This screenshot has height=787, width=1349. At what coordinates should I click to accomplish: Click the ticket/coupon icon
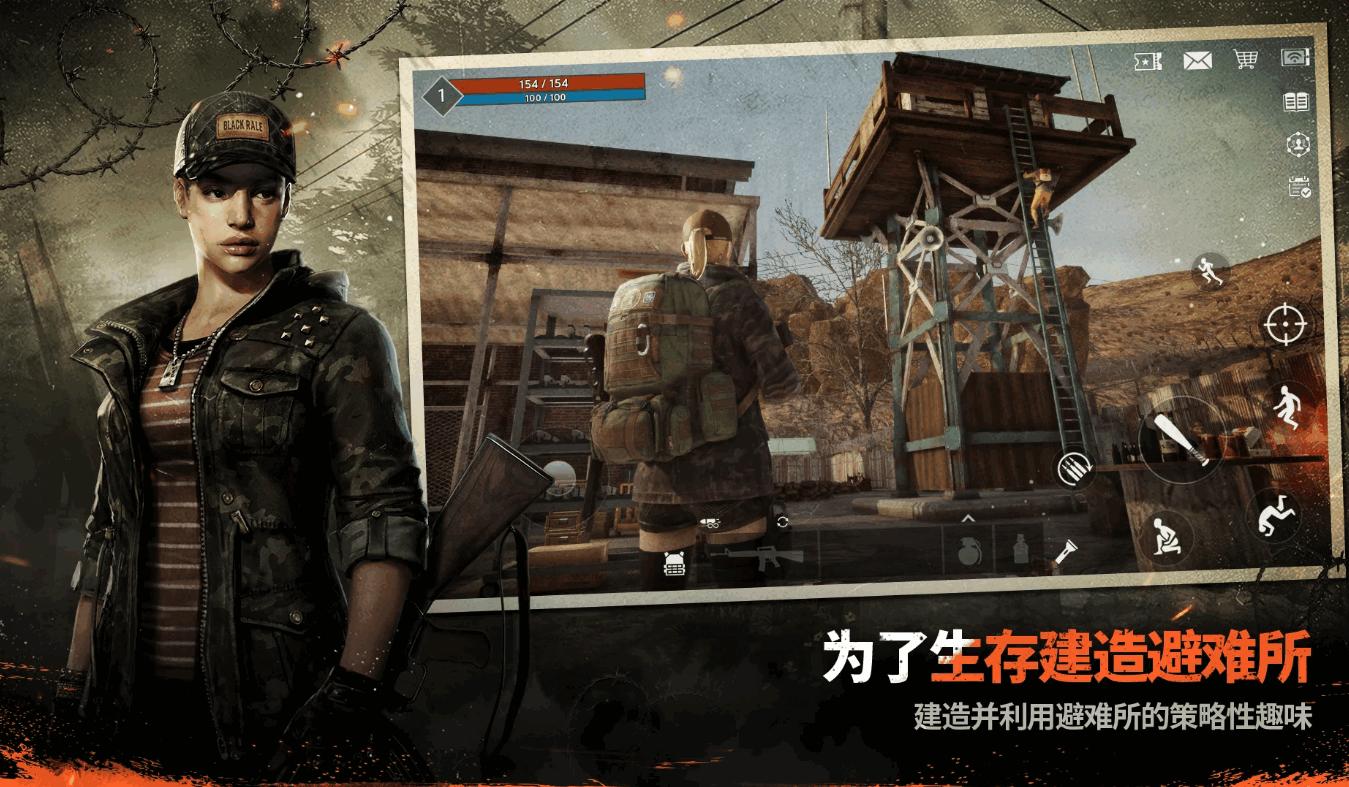click(1147, 61)
